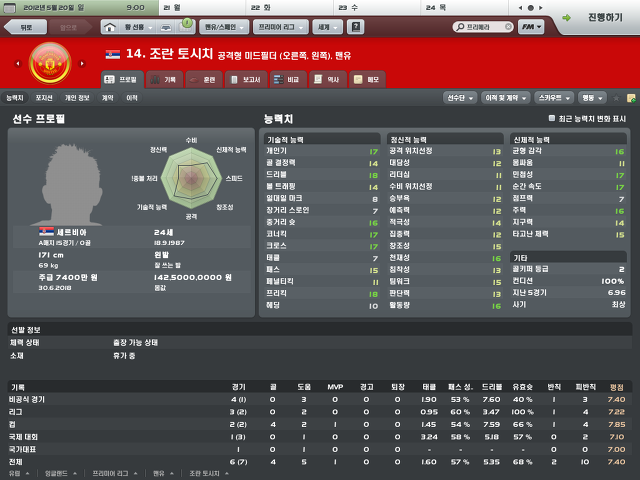Switch to the 훈련 tab

click(x=202, y=78)
